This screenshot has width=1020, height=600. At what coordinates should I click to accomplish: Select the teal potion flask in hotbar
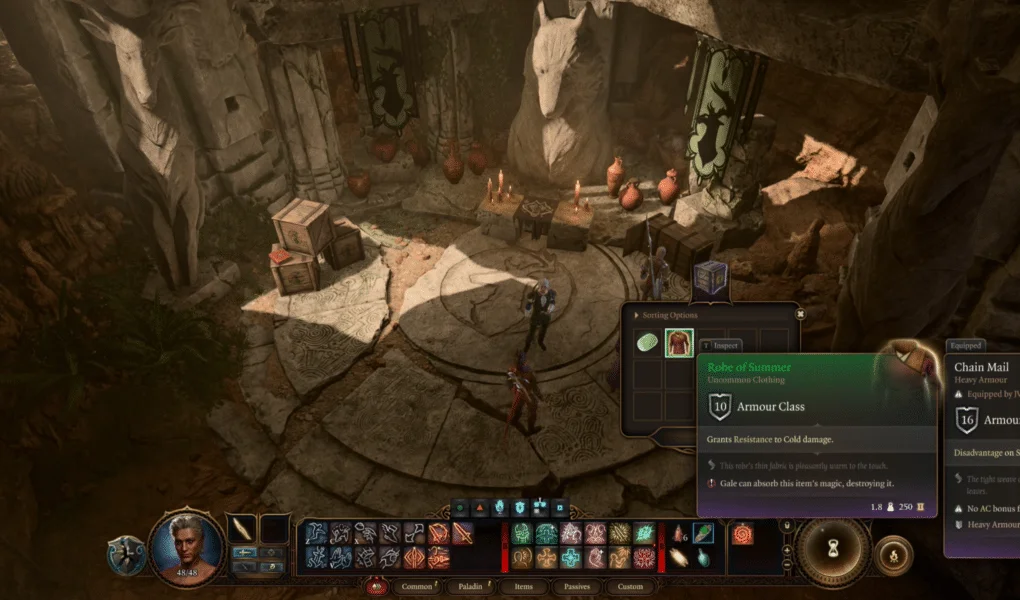coord(704,557)
